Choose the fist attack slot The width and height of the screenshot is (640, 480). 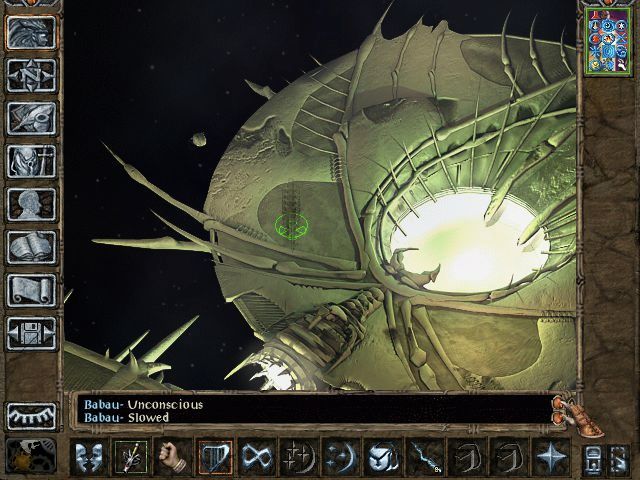tap(172, 457)
